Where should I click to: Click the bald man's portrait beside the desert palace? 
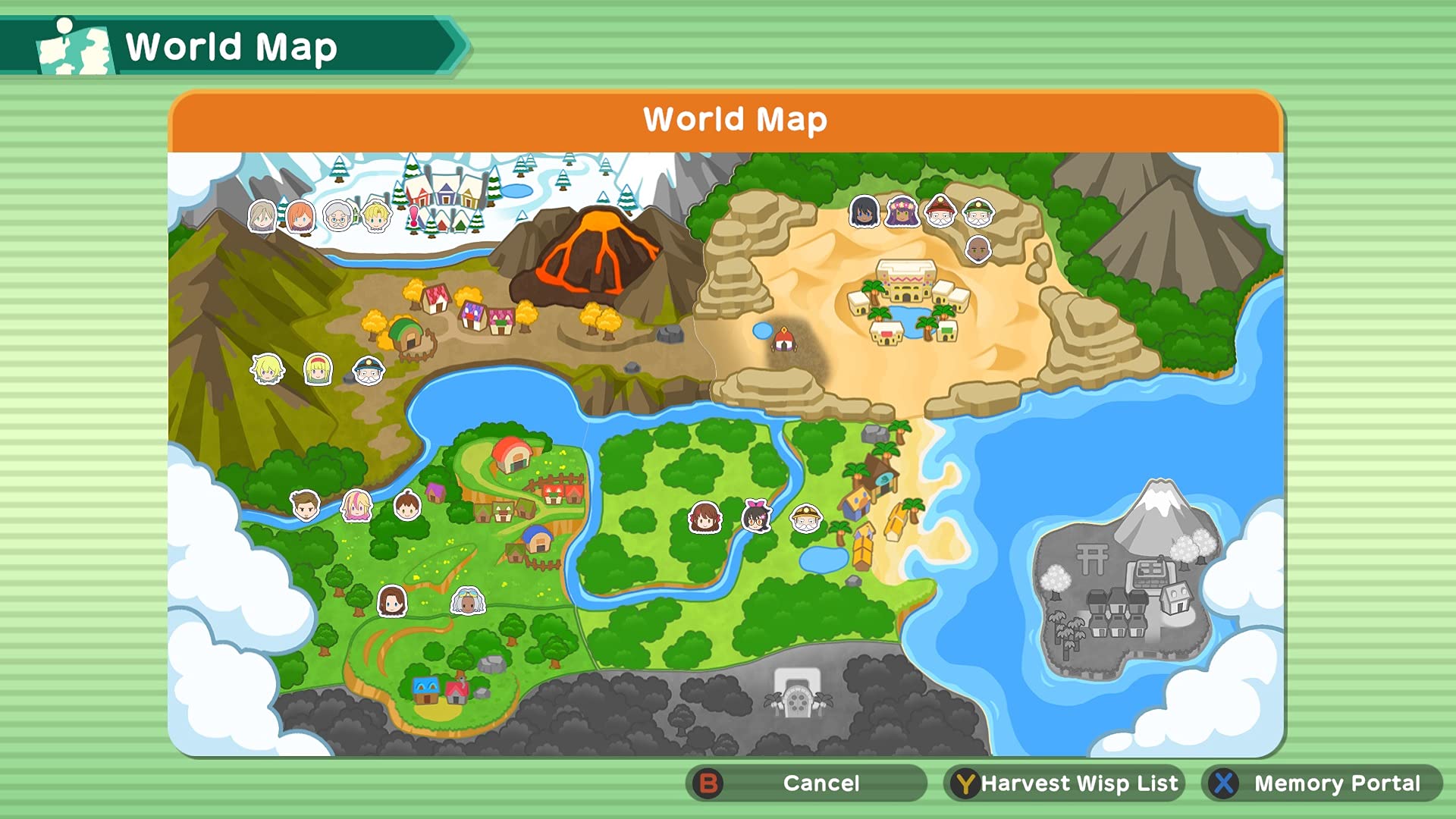pos(980,250)
